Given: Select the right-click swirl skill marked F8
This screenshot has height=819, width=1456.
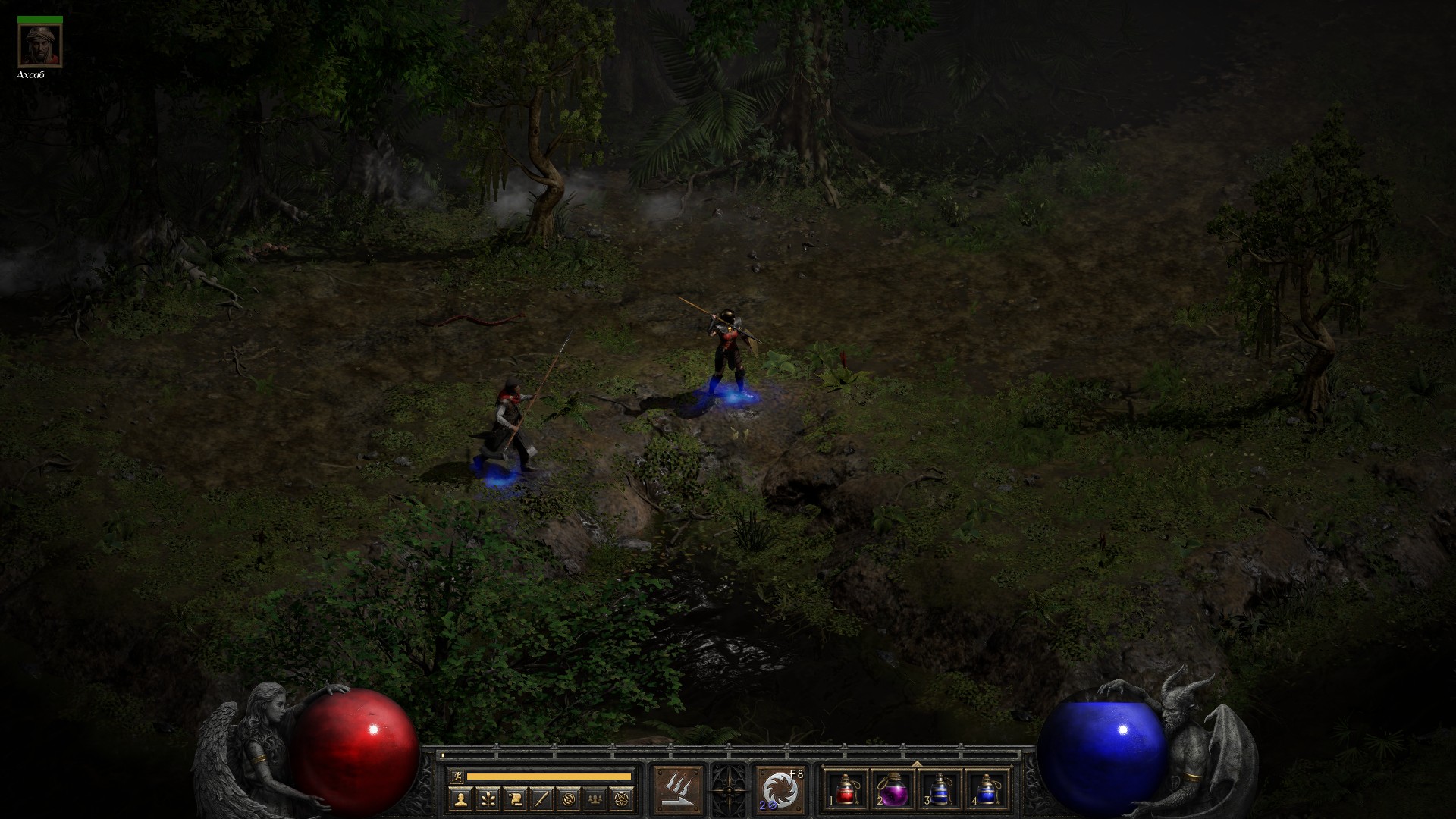Looking at the screenshot, I should click(x=780, y=789).
